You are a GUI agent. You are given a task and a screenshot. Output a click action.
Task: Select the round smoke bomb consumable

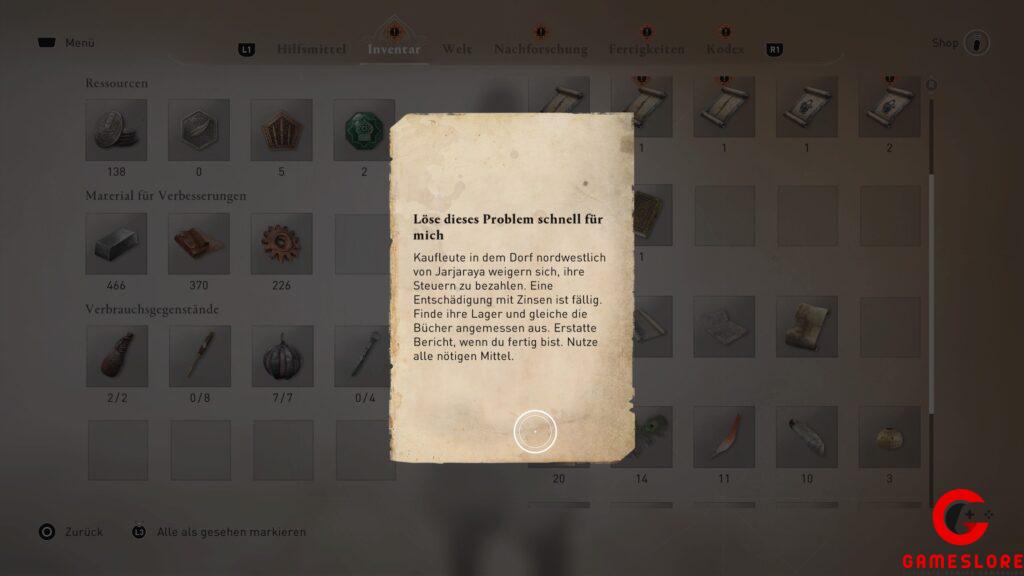click(281, 356)
